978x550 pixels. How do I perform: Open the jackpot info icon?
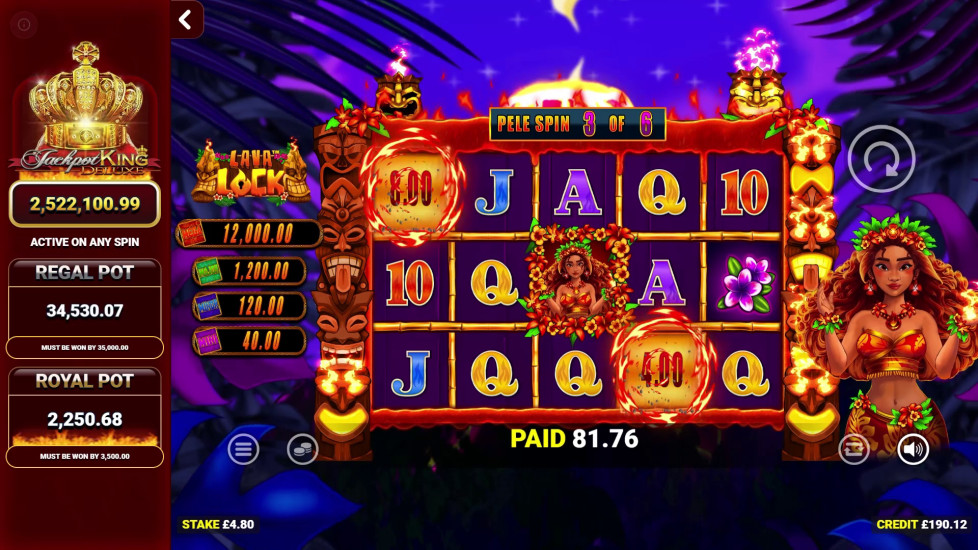[x=24, y=24]
